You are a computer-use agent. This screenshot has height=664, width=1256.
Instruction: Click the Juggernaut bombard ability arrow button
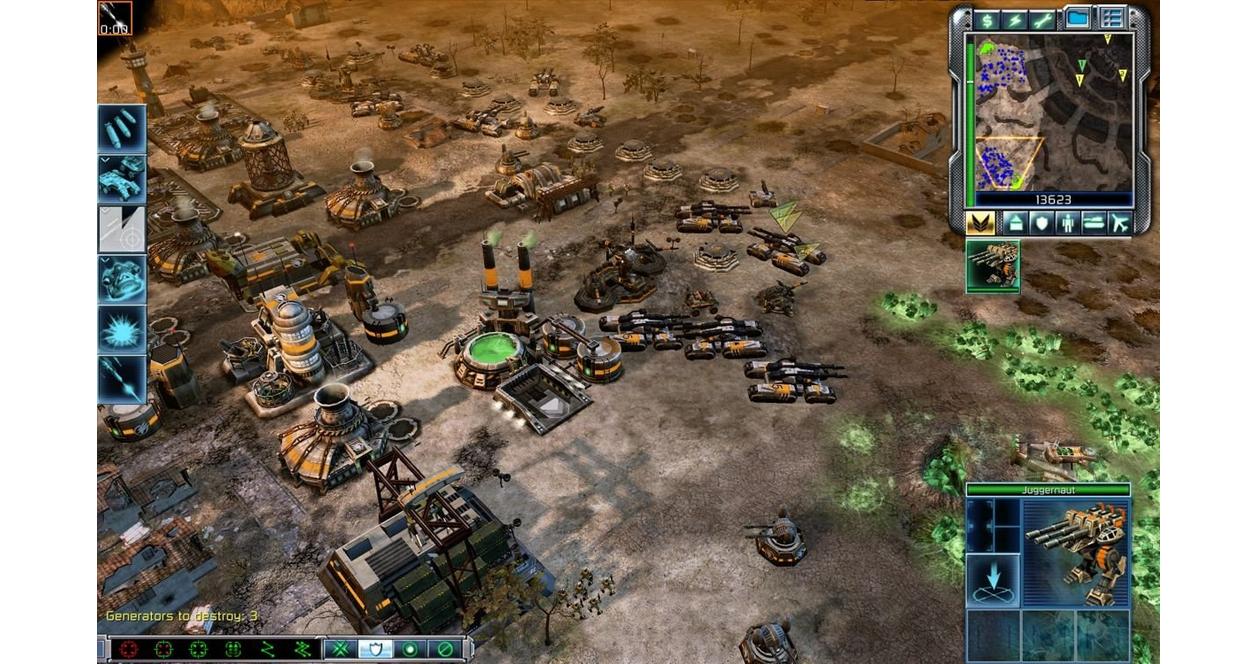click(x=992, y=581)
